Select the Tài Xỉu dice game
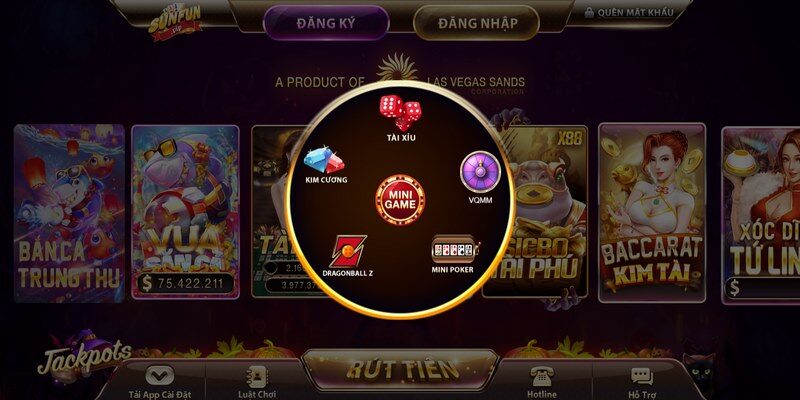 pyautogui.click(x=400, y=117)
